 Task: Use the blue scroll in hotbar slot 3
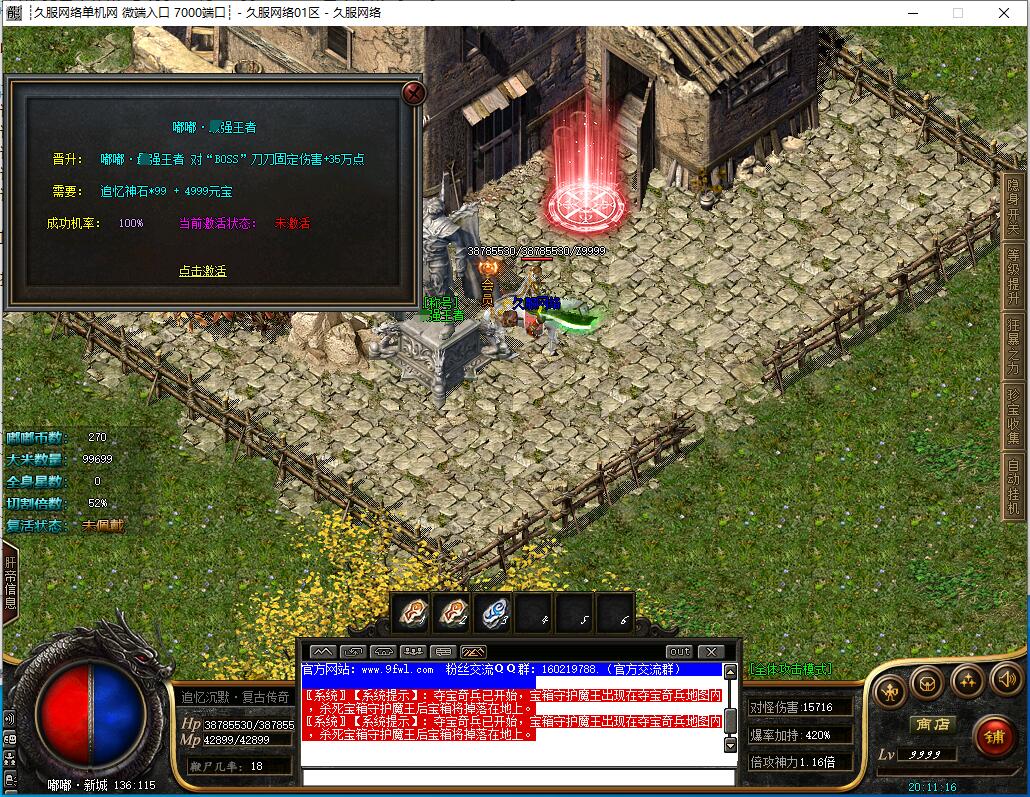tap(492, 612)
